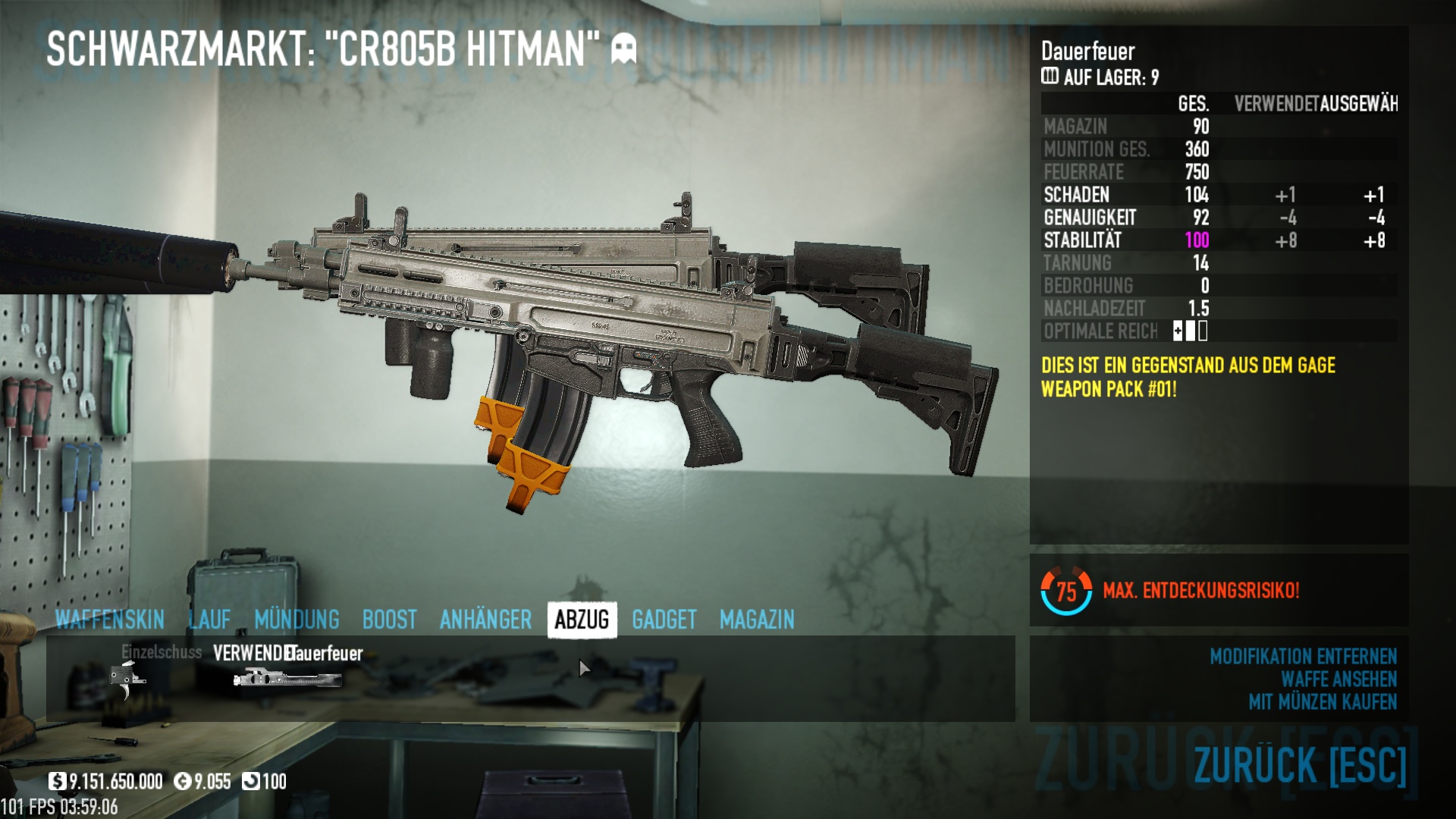Select the Mündung tab
The height and width of the screenshot is (819, 1456).
(297, 620)
